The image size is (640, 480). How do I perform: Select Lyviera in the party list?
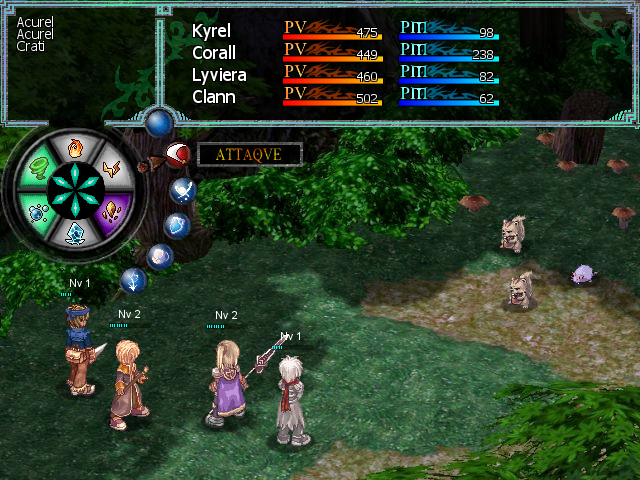219,75
